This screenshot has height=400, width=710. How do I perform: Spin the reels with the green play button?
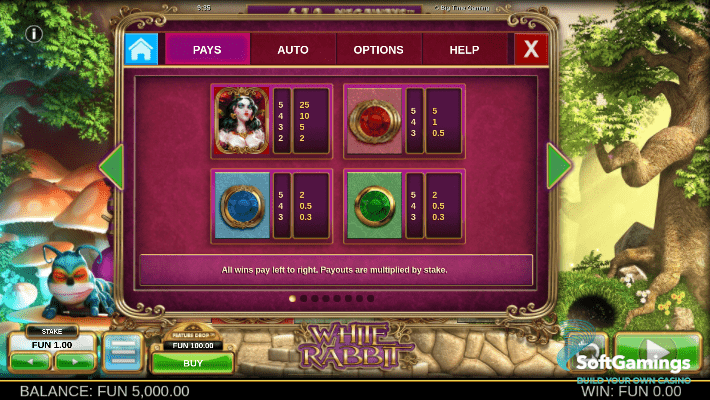658,353
